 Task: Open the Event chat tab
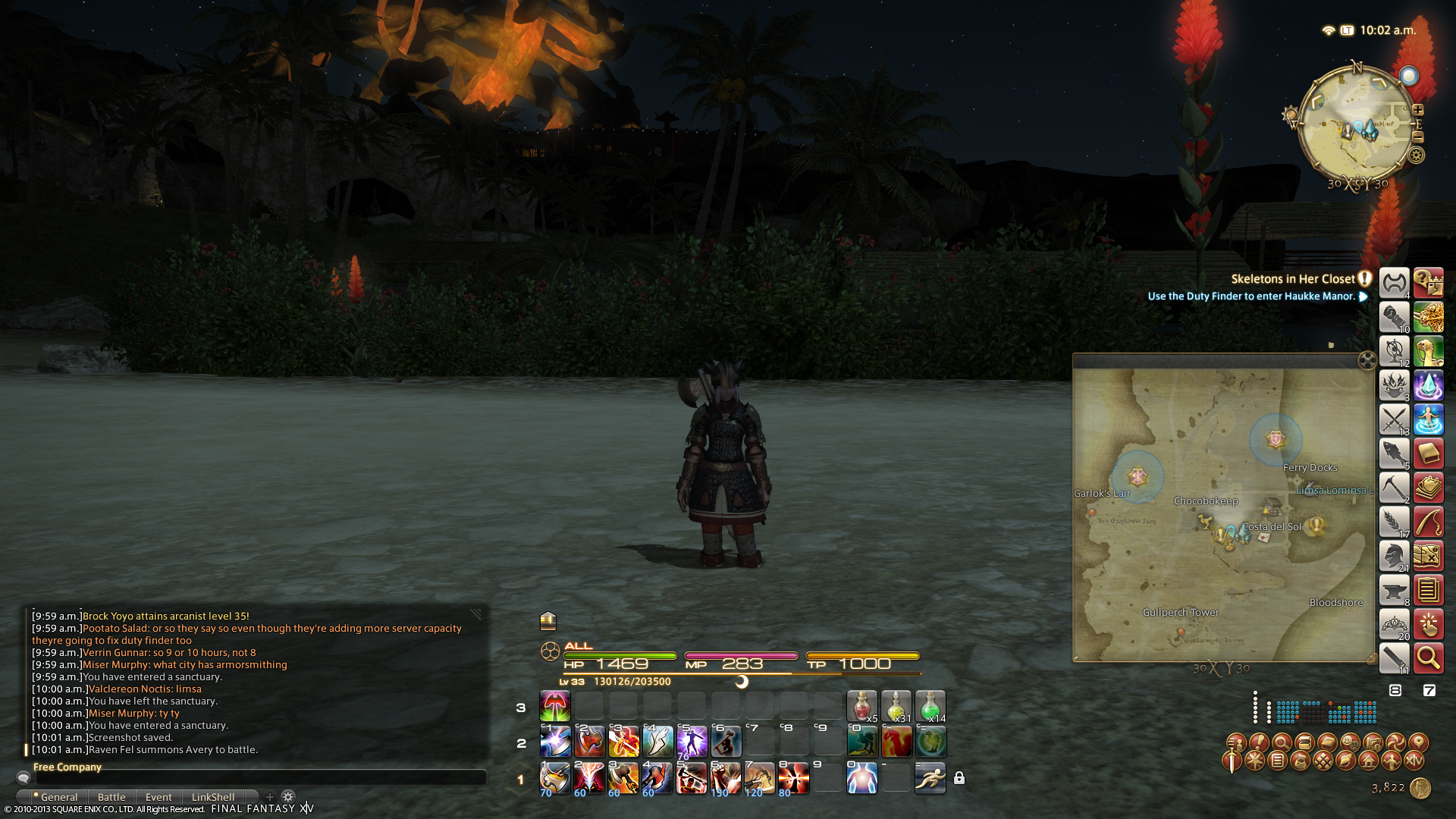point(158,797)
